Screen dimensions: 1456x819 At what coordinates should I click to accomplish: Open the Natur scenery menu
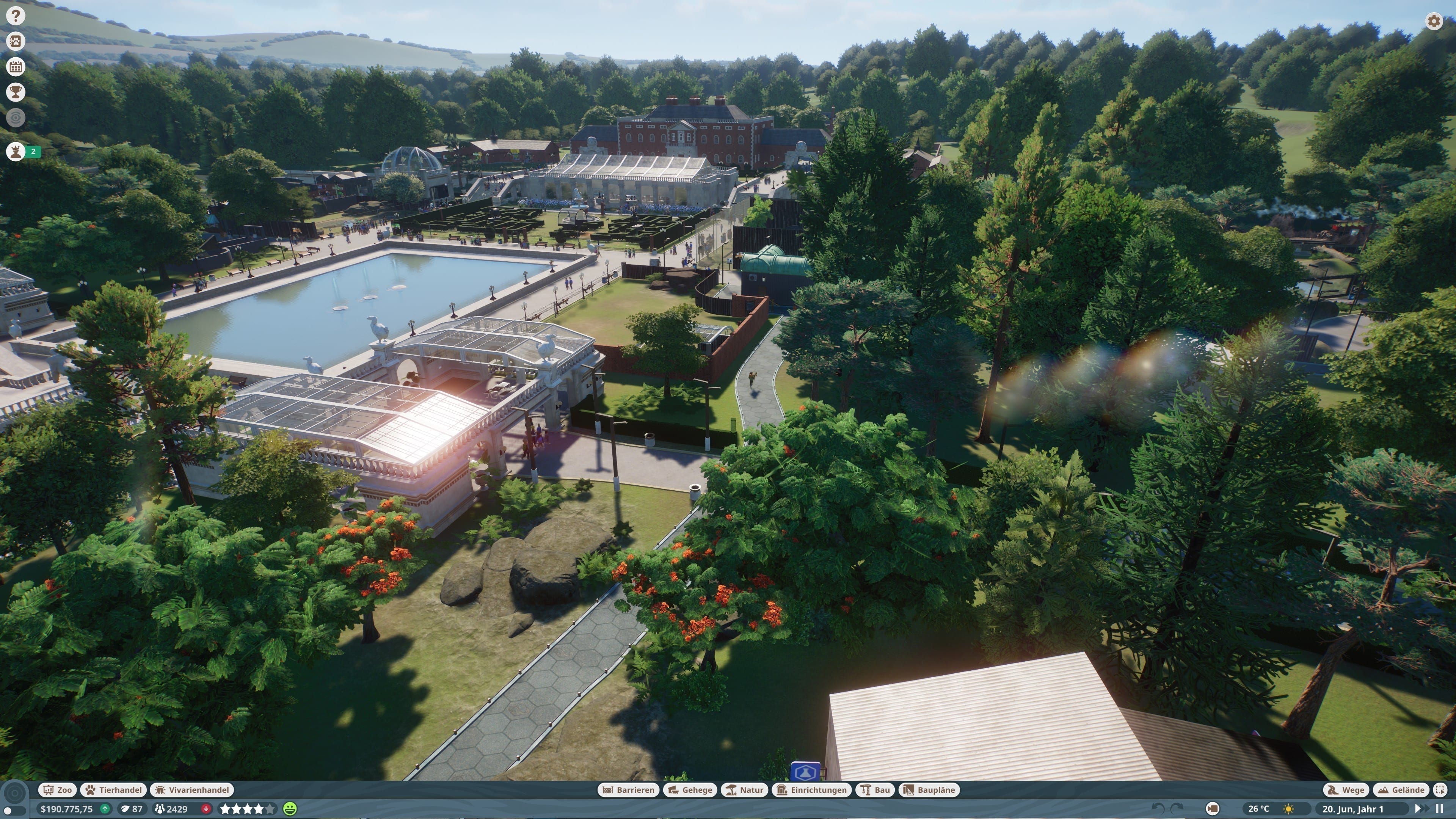[744, 789]
